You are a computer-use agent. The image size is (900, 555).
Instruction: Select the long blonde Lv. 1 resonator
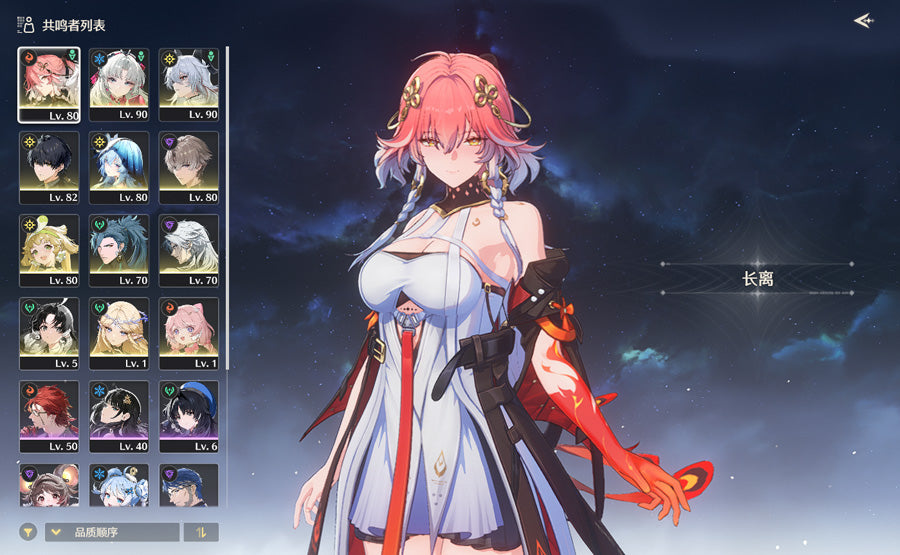tap(119, 333)
